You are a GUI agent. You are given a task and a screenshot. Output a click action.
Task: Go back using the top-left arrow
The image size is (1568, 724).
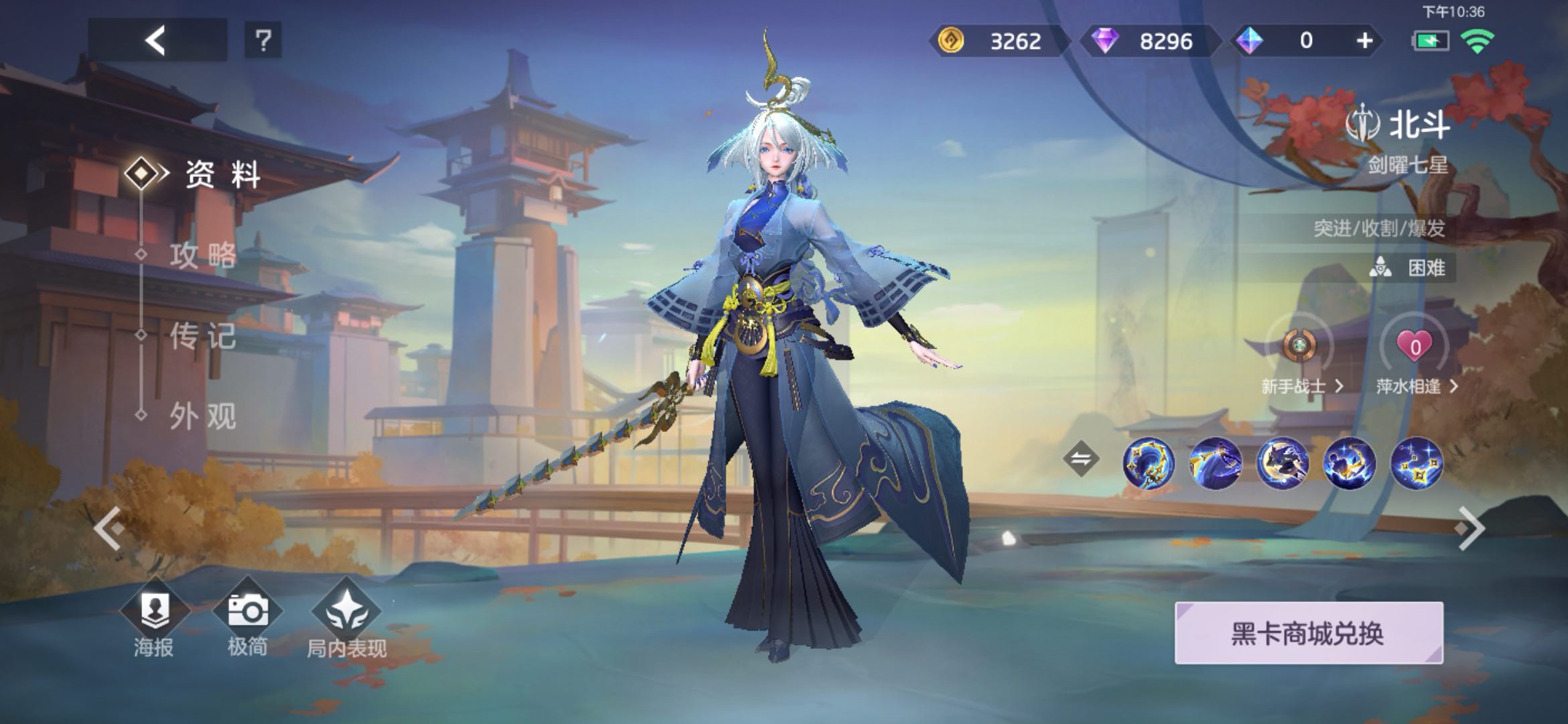click(156, 41)
